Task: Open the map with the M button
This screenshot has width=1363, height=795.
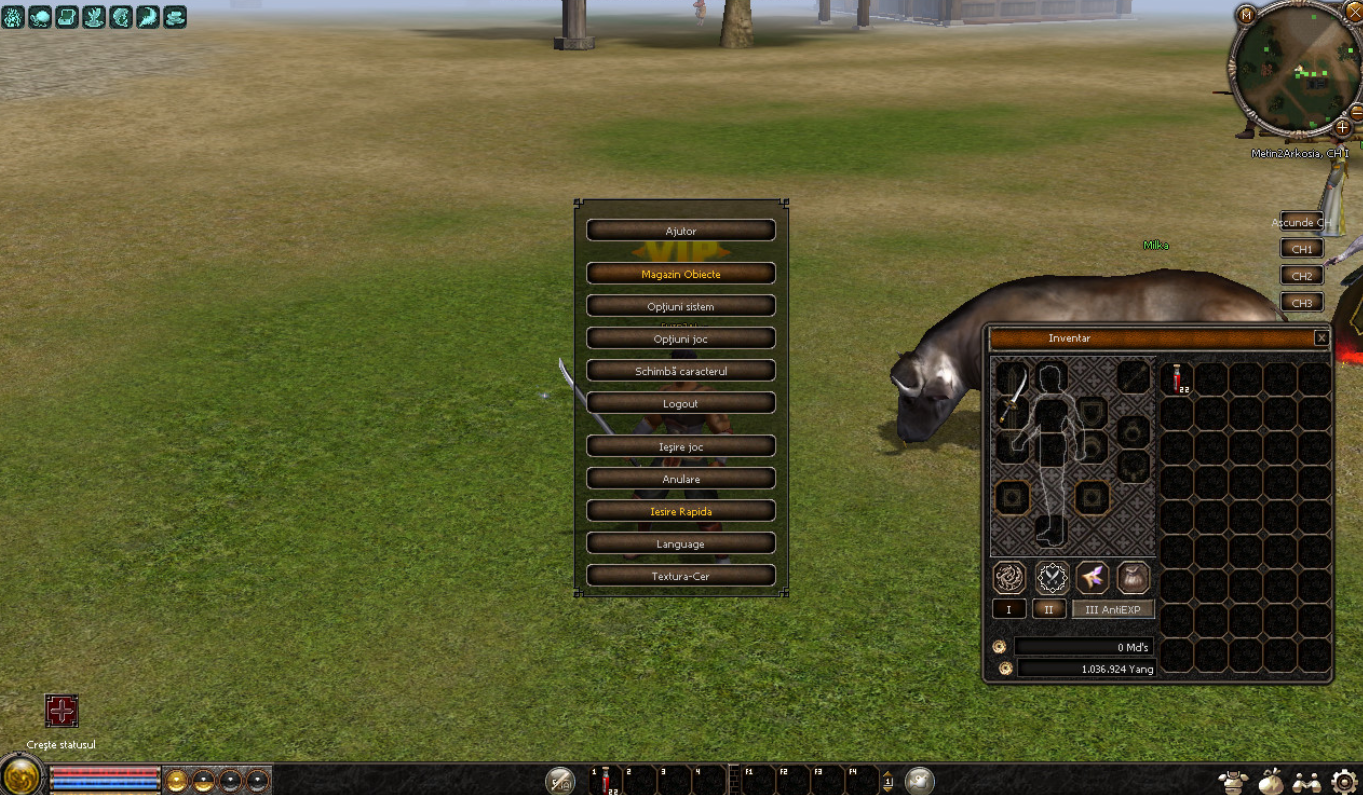Action: (x=1245, y=15)
